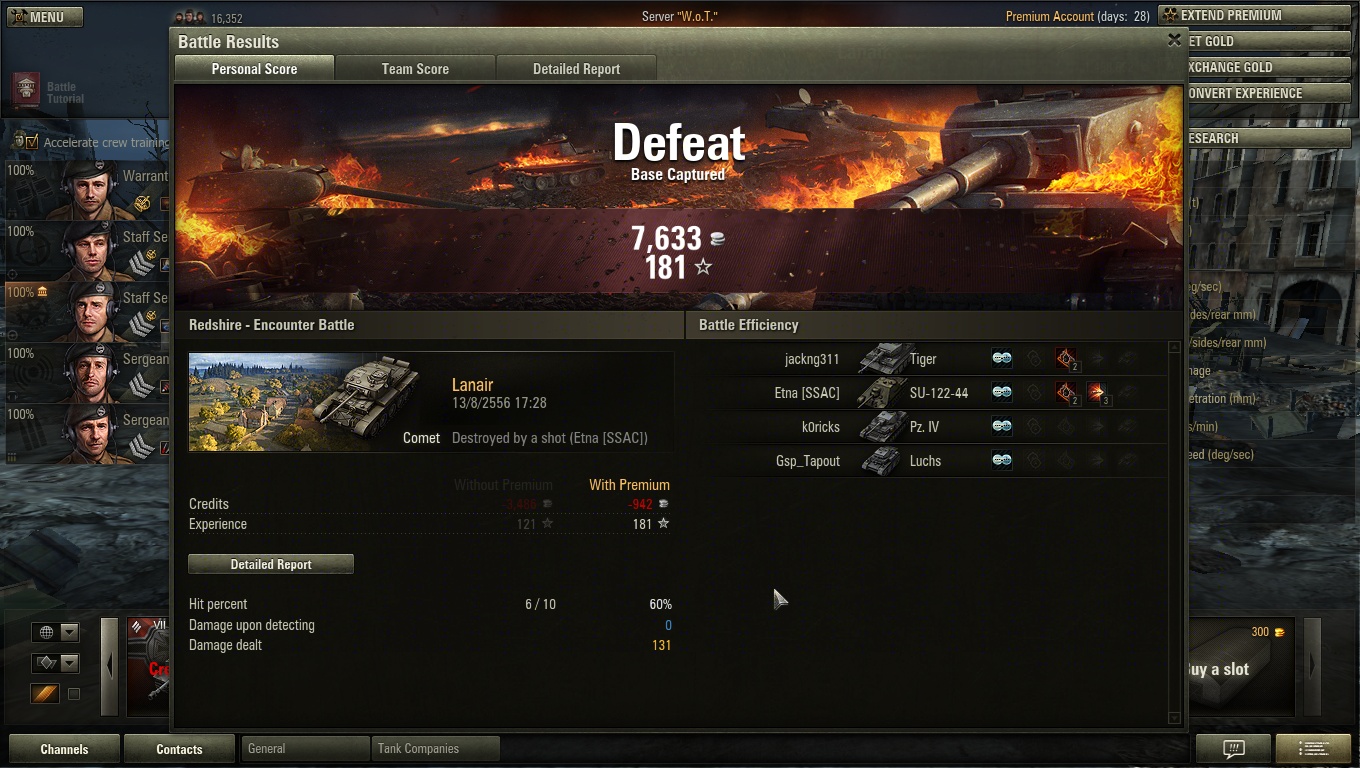The height and width of the screenshot is (768, 1360).
Task: Close the Battle Results window
Action: 1174,41
